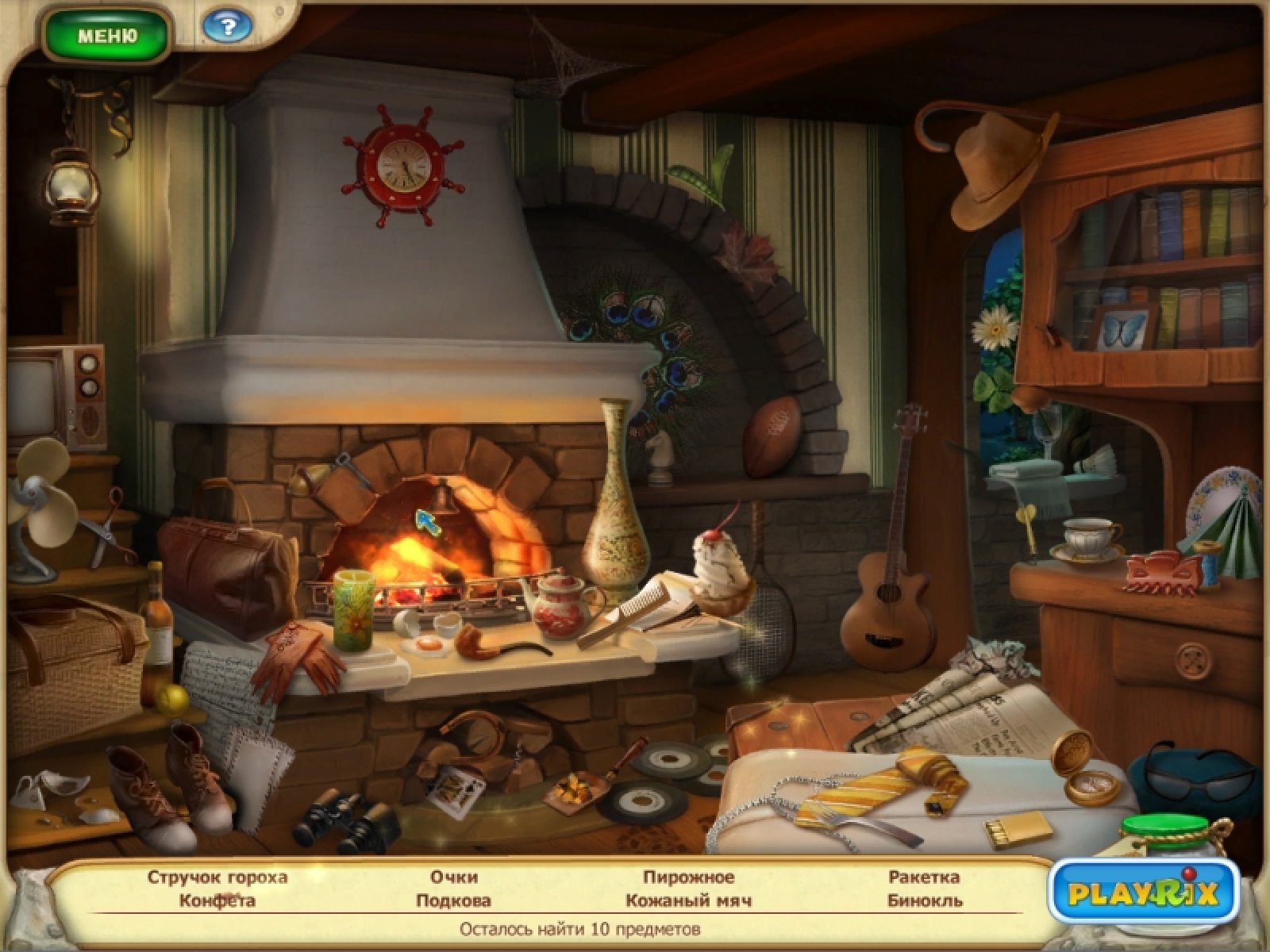Open the green МЕНЮ button
This screenshot has height=952, width=1270.
point(107,36)
